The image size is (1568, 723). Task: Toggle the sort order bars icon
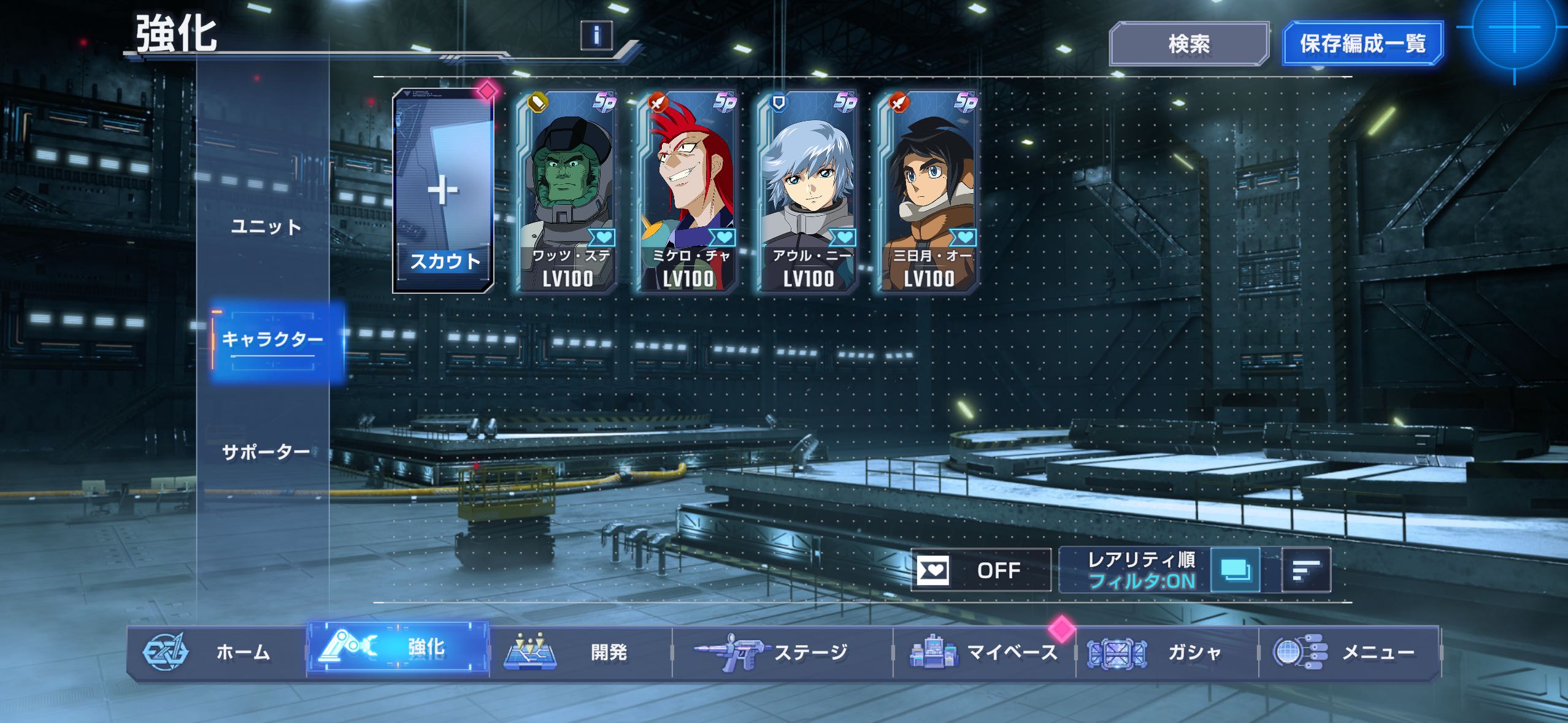(x=1306, y=570)
